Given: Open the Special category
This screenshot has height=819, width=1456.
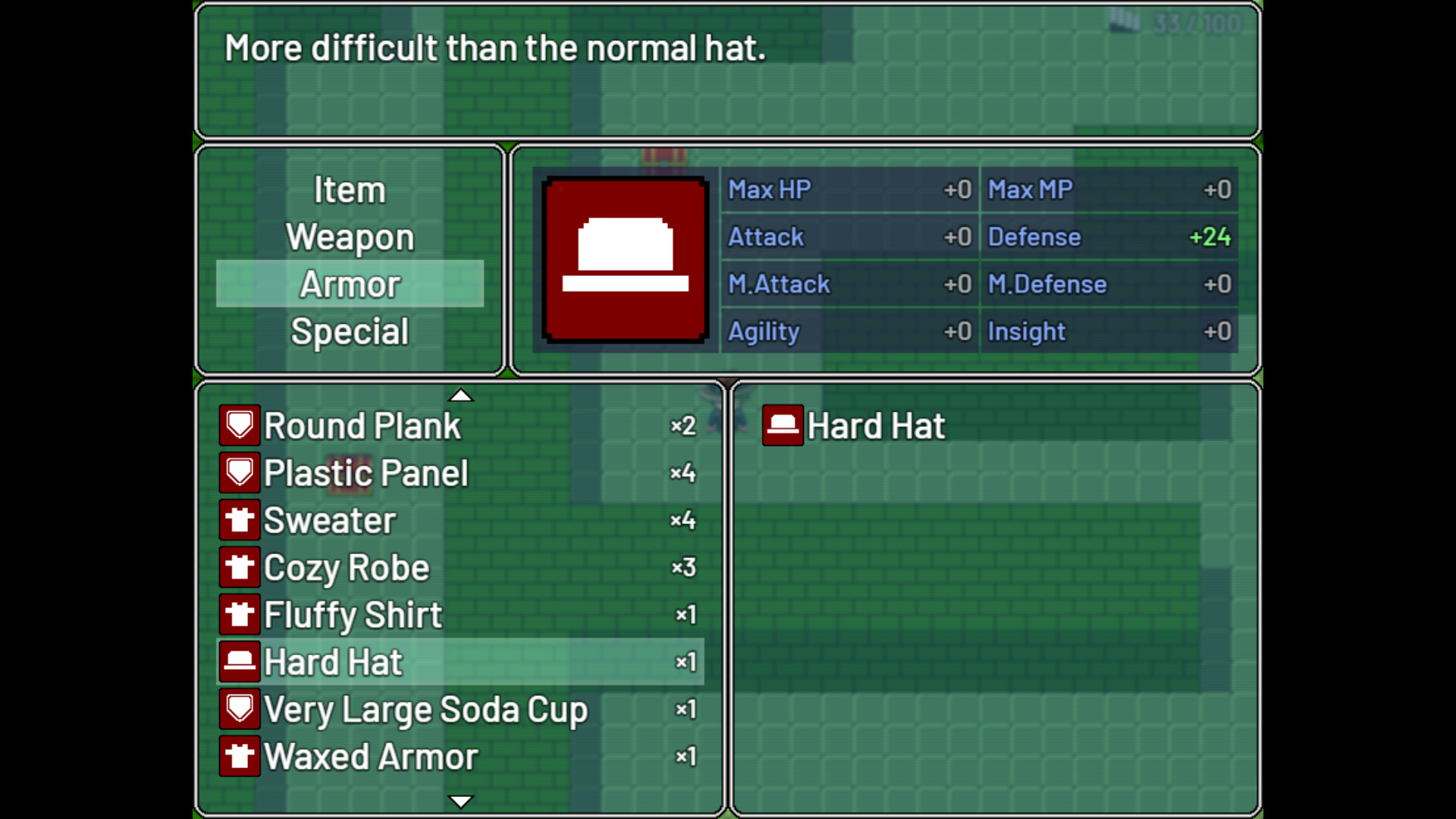Looking at the screenshot, I should 350,331.
